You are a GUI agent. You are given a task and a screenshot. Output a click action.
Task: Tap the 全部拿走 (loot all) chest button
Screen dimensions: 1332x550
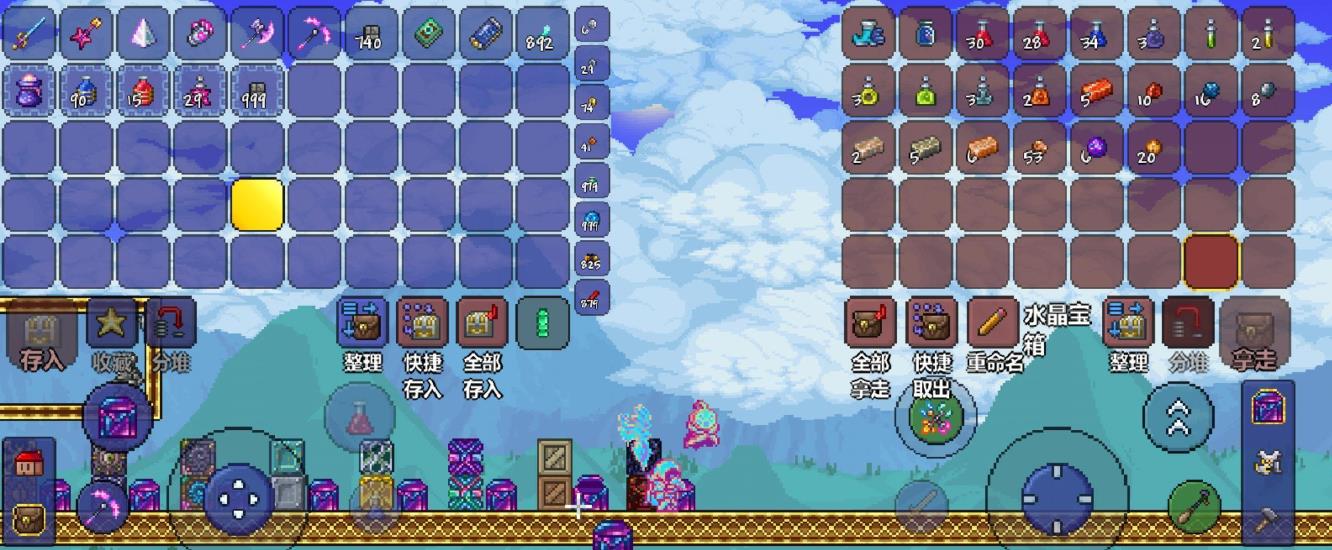coord(870,323)
